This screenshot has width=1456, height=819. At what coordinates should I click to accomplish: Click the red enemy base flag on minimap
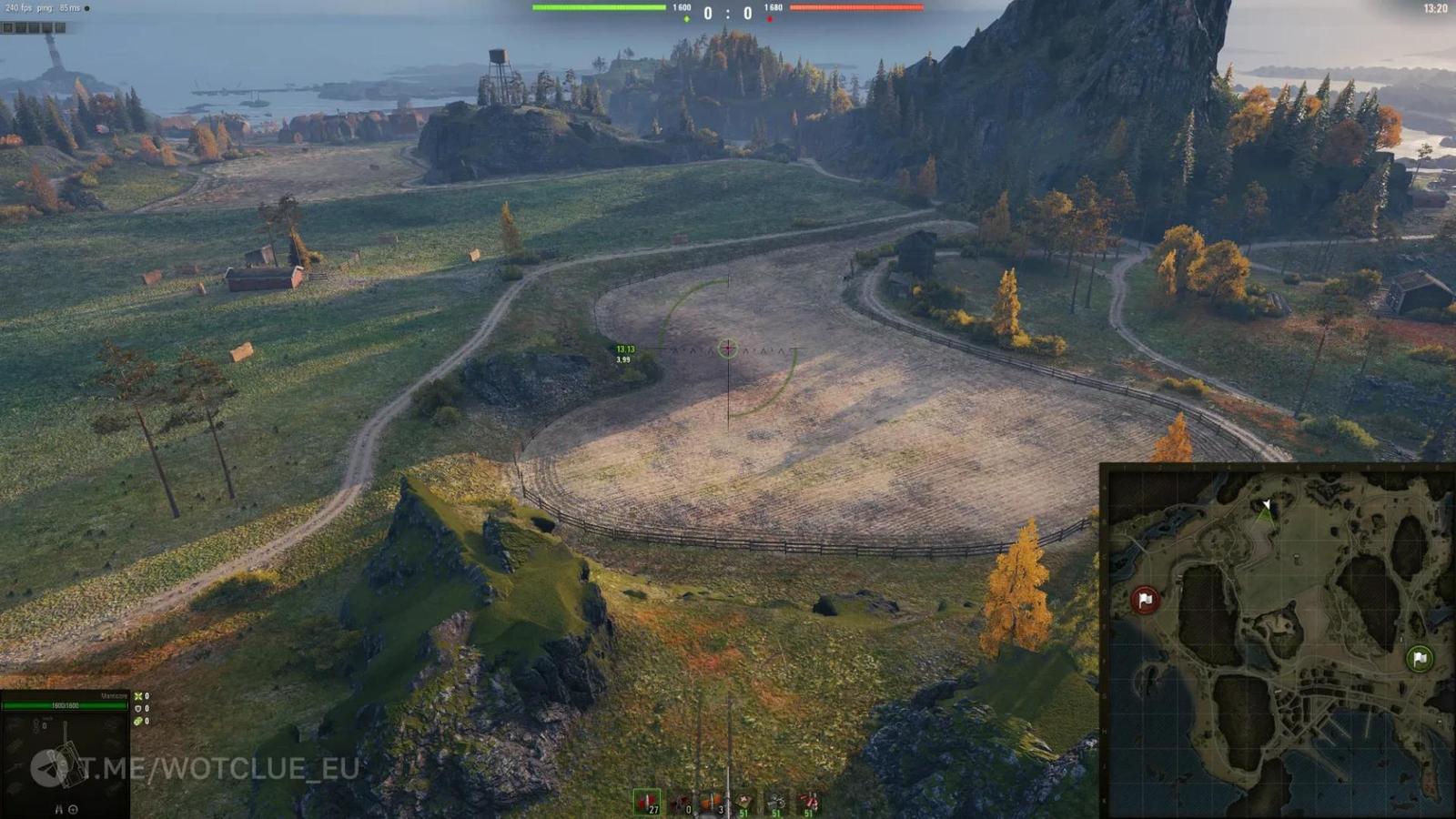1145,601
